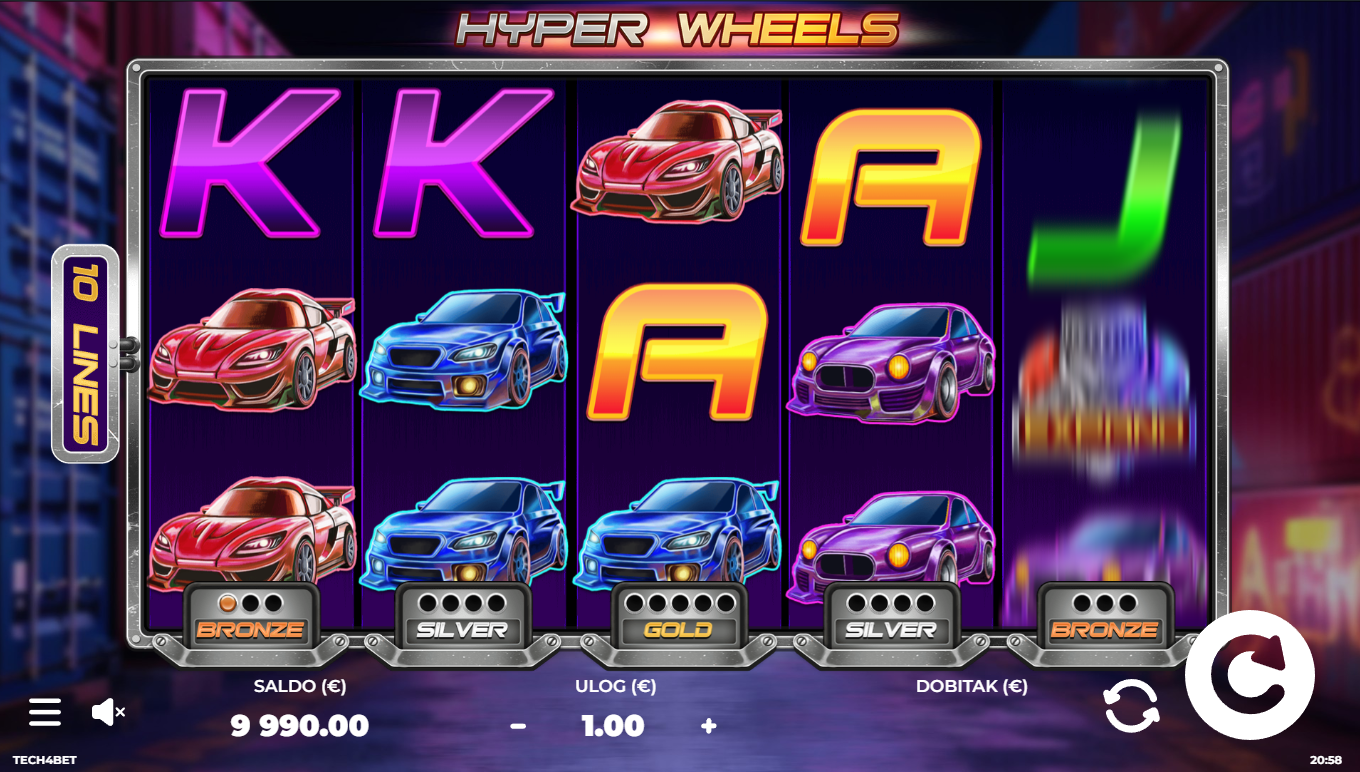
Task: Spin the reels with the big round button
Action: pos(1249,675)
